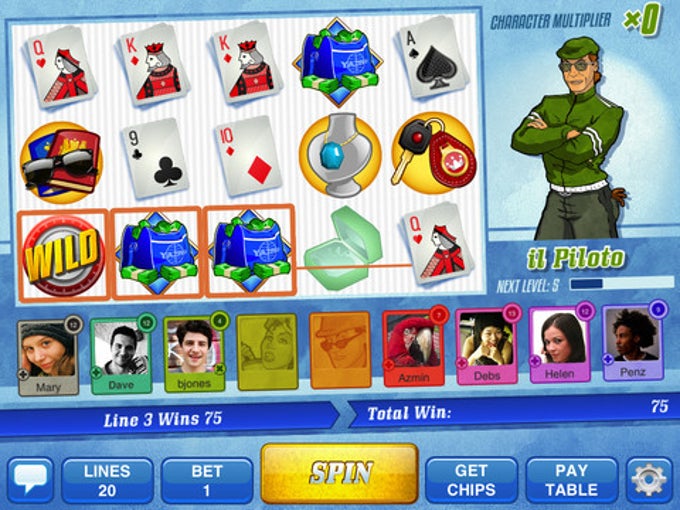Click the orange sunglasses friend card
The height and width of the screenshot is (510, 680).
pos(339,351)
